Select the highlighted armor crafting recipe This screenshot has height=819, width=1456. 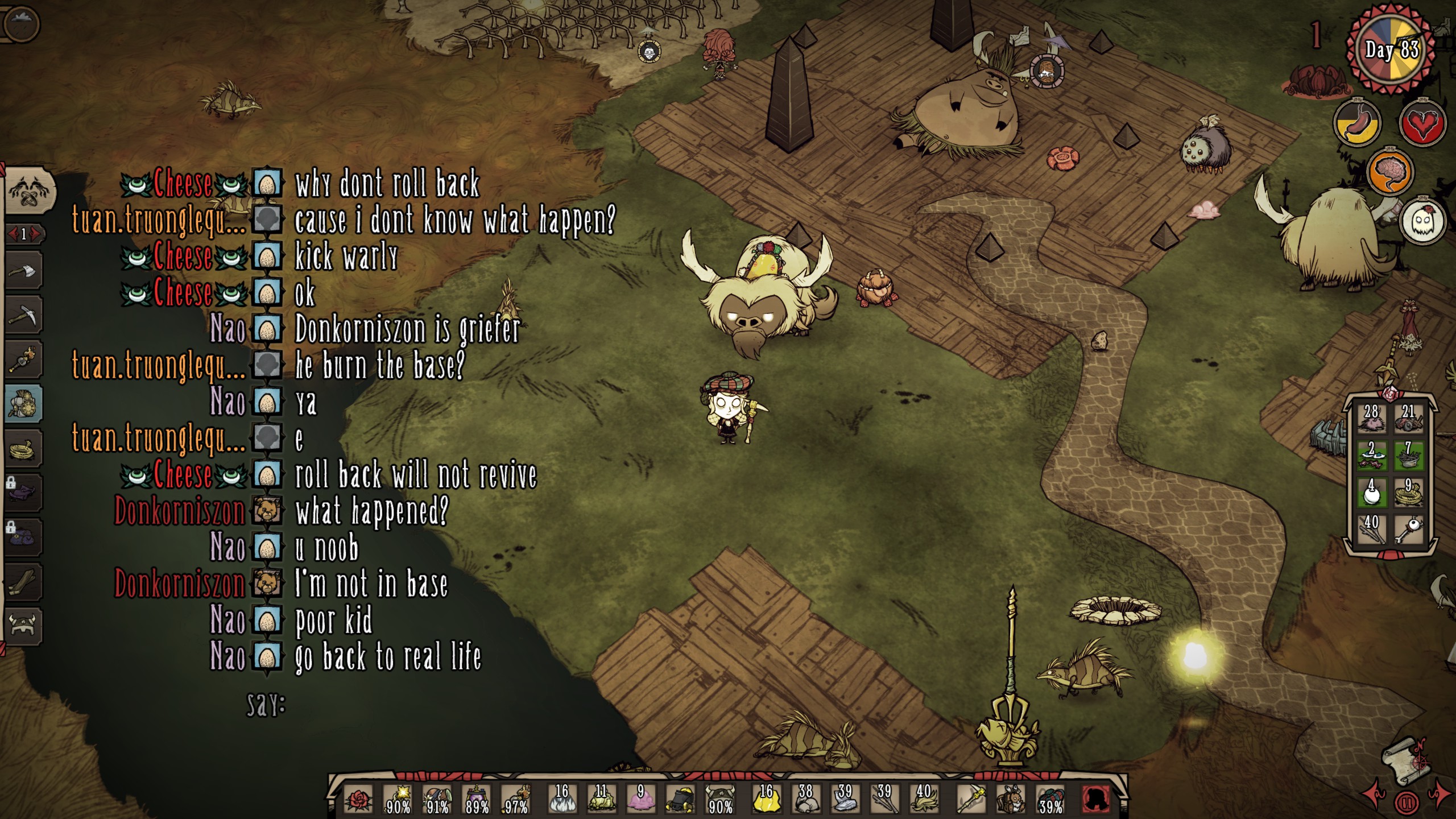pyautogui.click(x=23, y=404)
